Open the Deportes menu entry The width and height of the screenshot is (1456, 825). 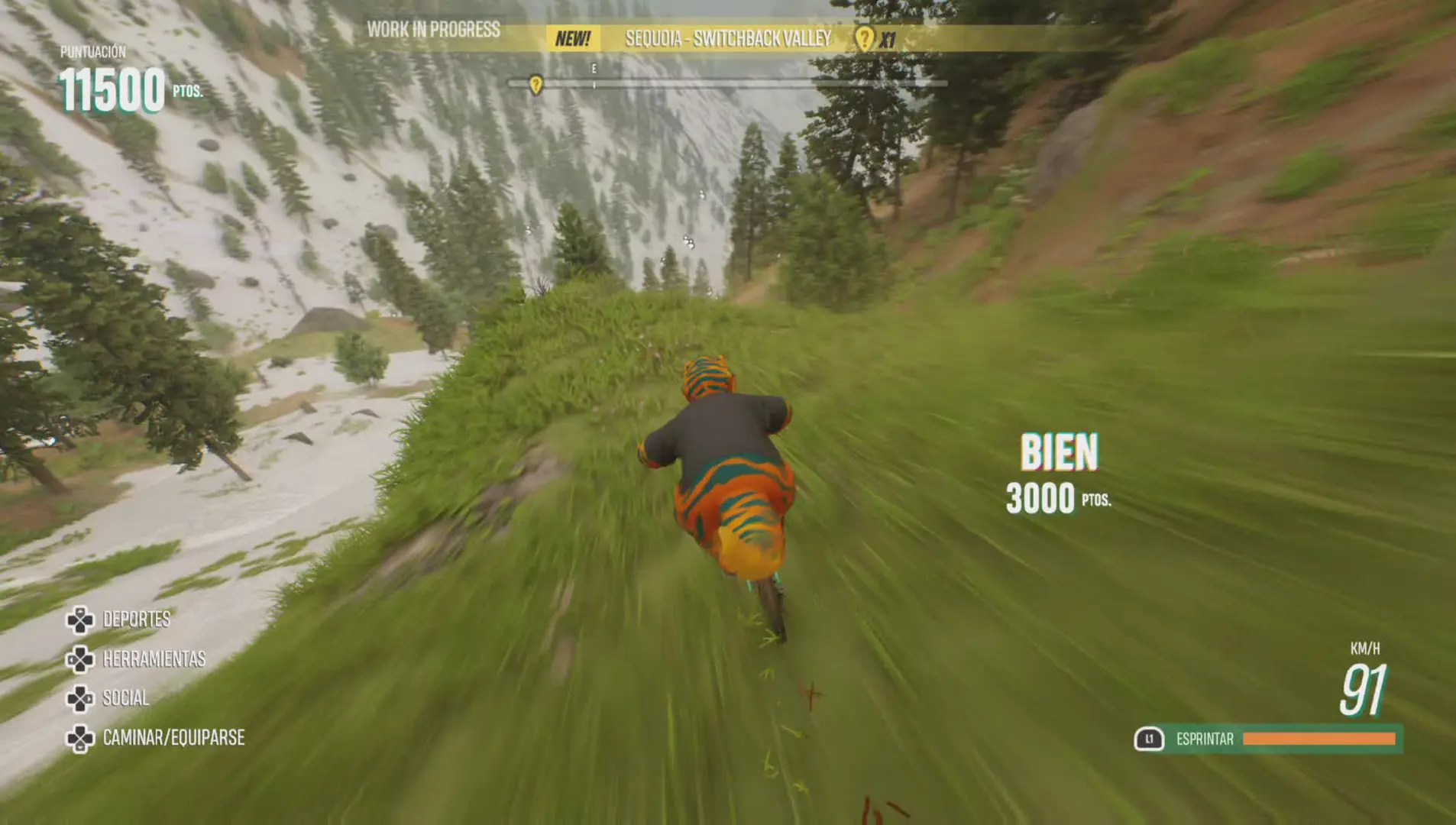pos(135,620)
